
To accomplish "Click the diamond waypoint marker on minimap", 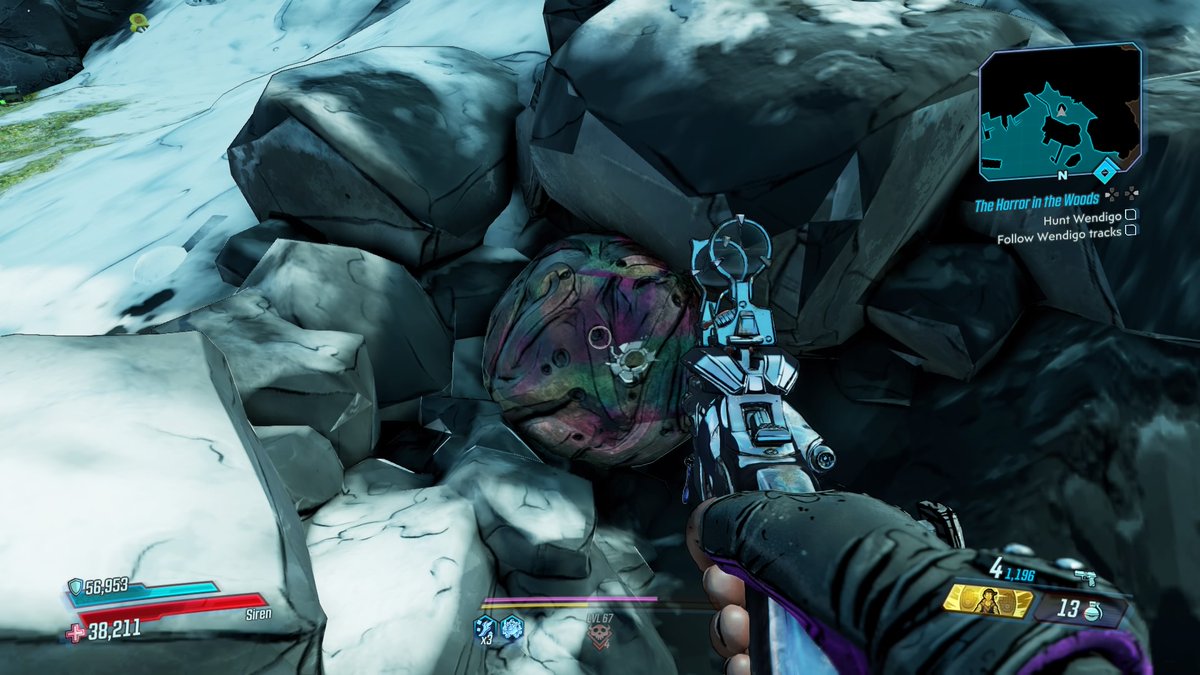I will coord(1105,170).
